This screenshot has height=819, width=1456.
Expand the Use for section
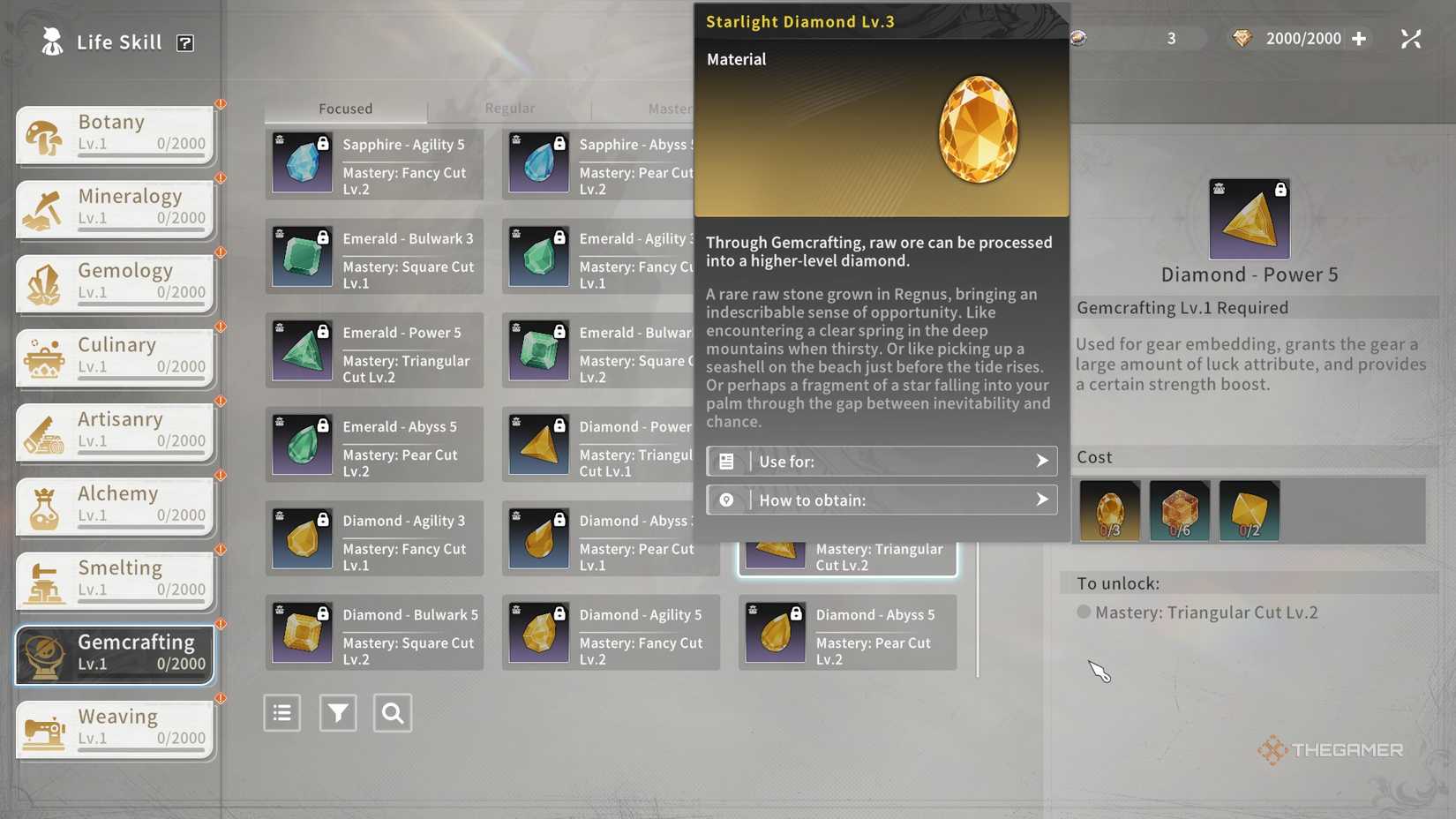point(881,461)
